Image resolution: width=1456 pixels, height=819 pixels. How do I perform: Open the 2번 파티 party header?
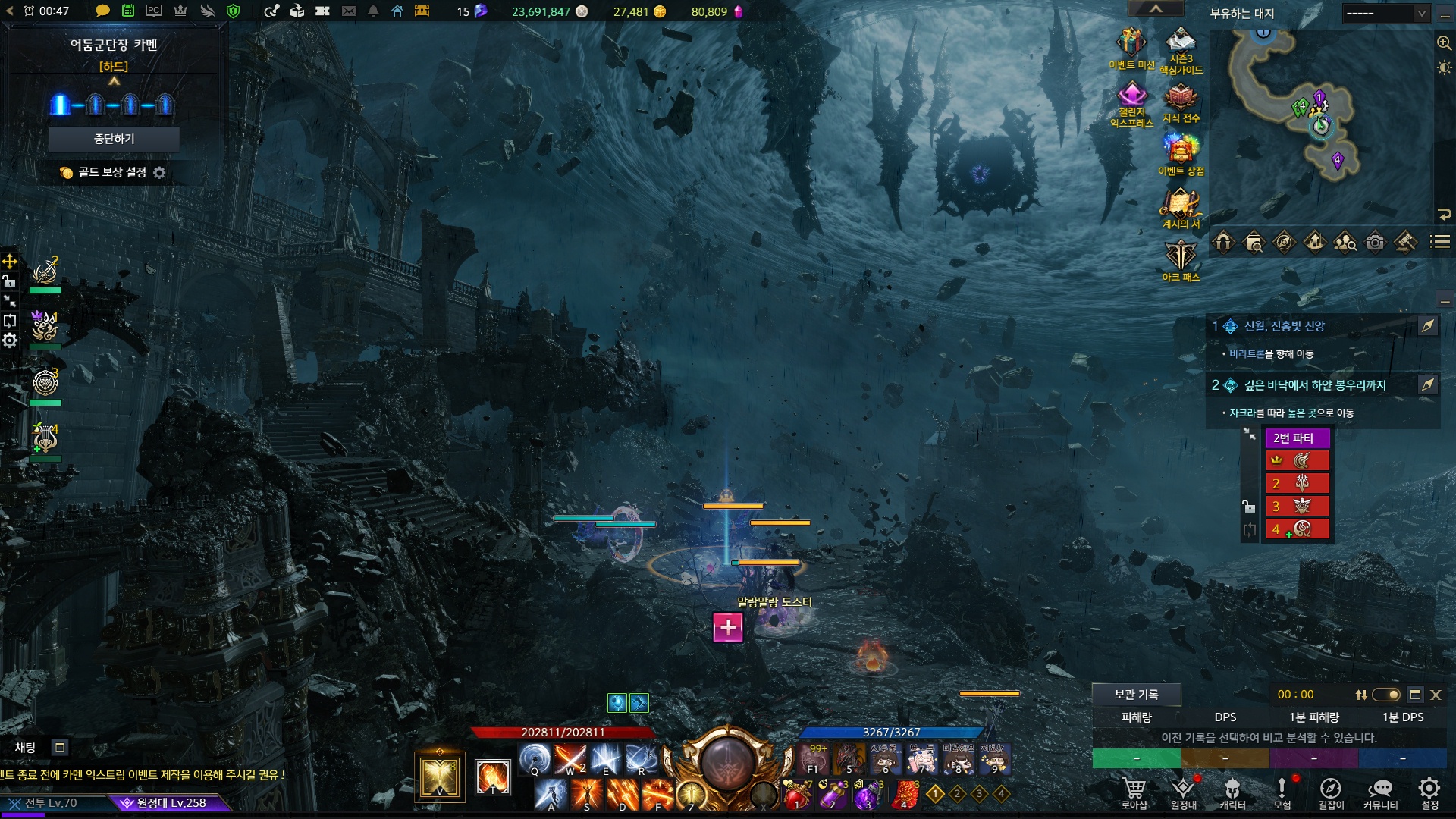point(1297,438)
